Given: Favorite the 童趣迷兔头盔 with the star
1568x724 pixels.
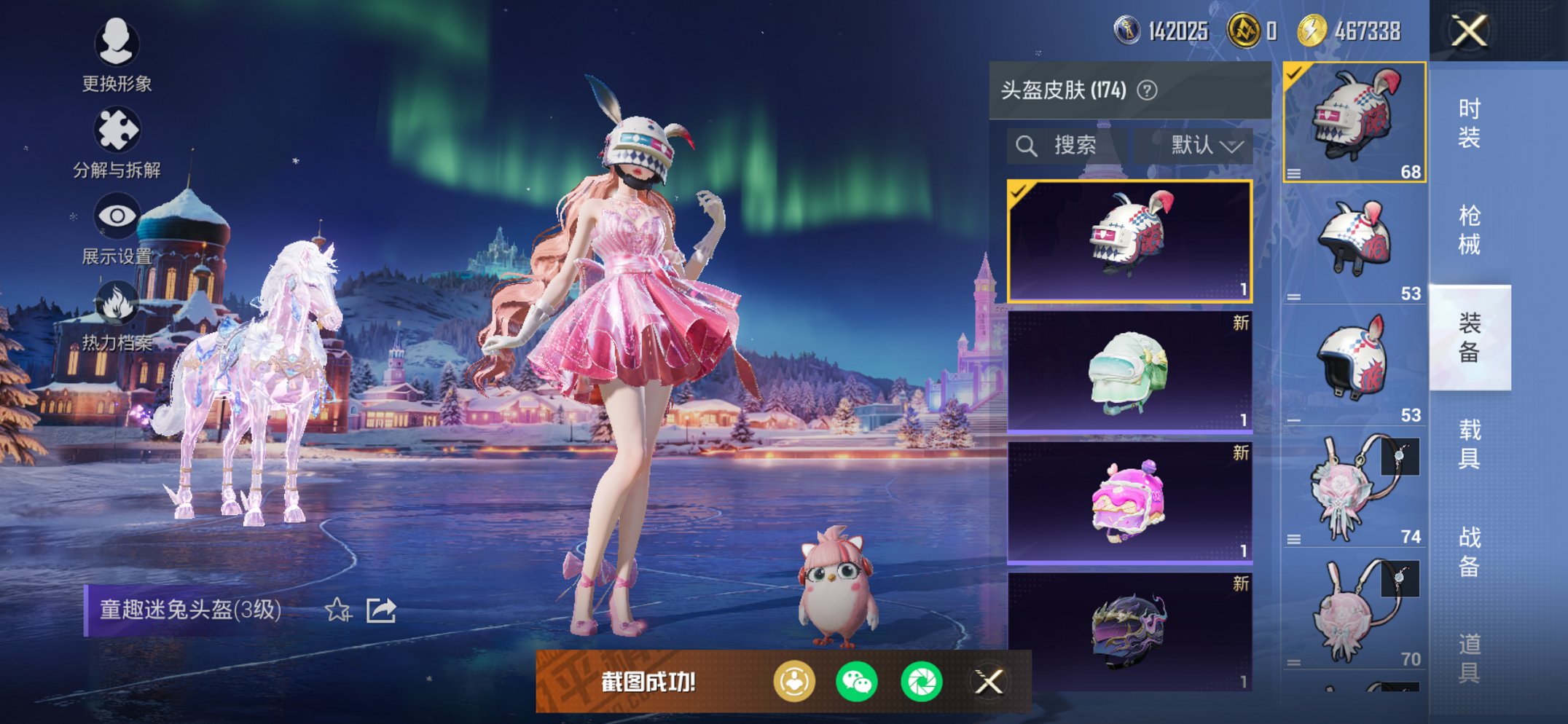Looking at the screenshot, I should tap(337, 610).
